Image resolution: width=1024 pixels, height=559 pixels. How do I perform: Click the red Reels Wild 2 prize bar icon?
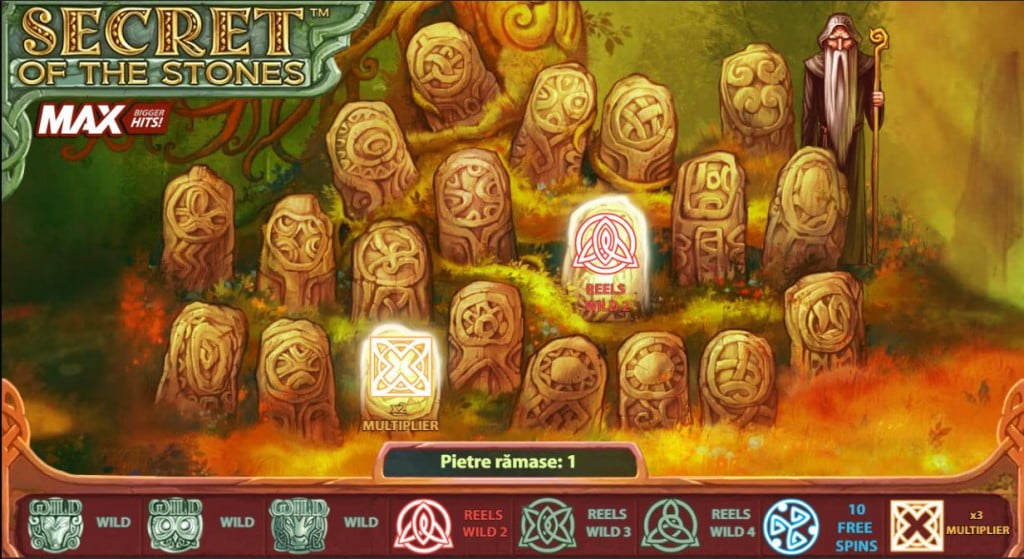coord(424,522)
